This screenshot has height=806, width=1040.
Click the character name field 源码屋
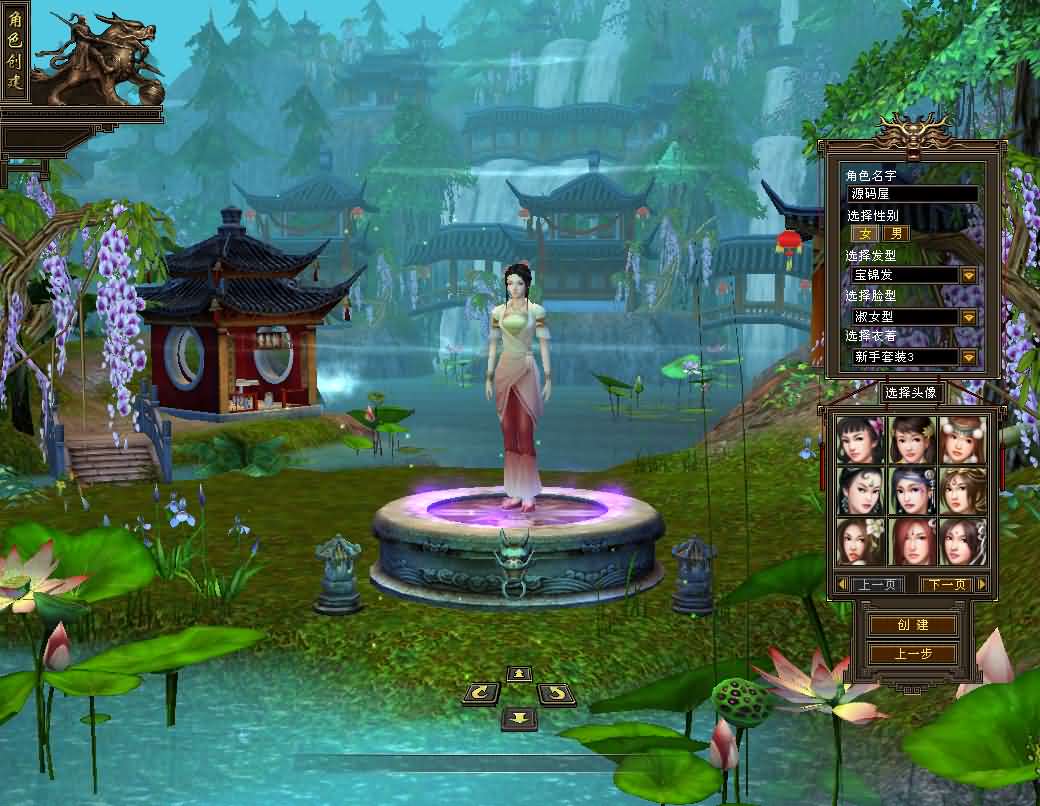(x=912, y=194)
